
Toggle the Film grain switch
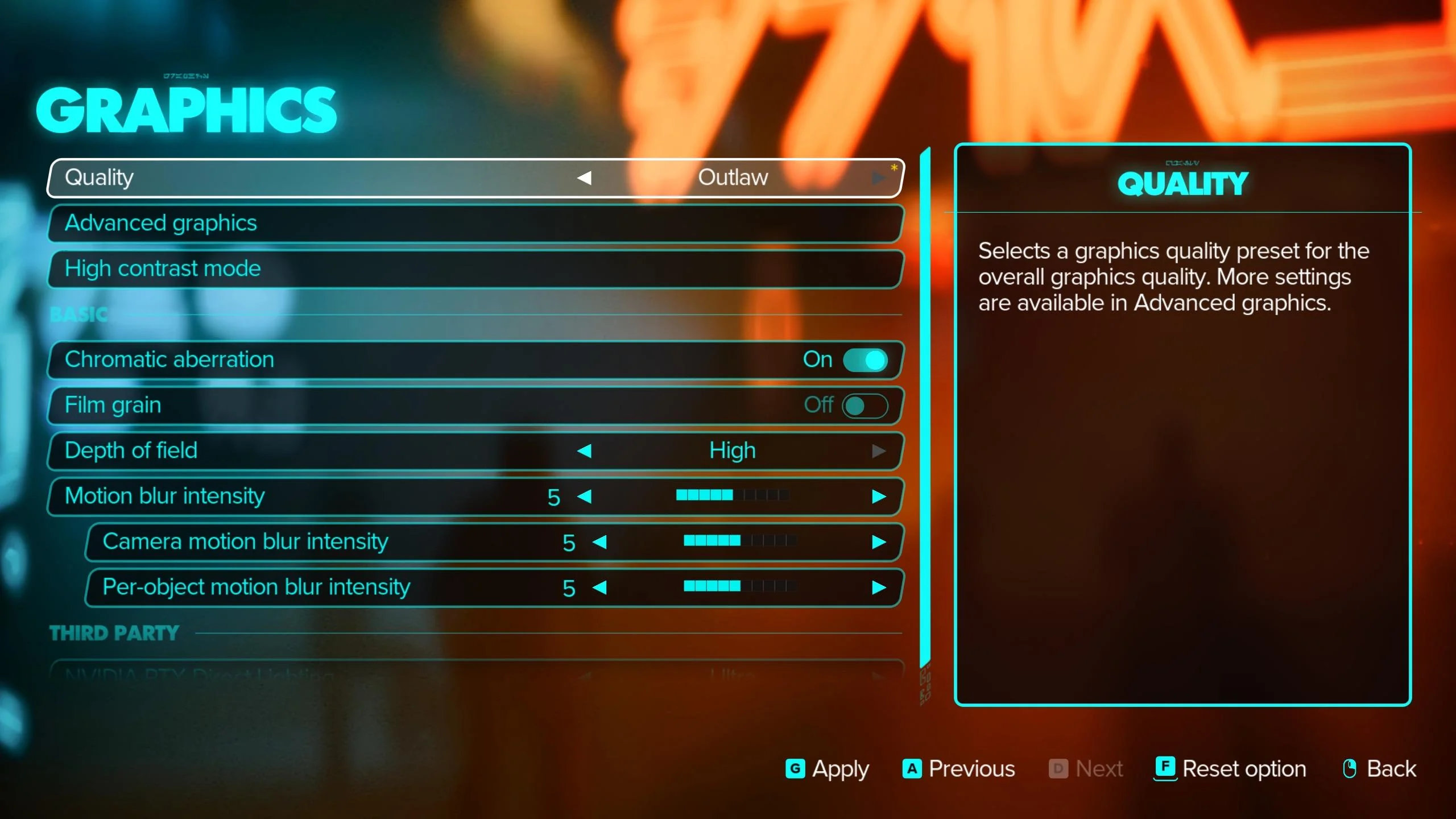click(x=864, y=406)
